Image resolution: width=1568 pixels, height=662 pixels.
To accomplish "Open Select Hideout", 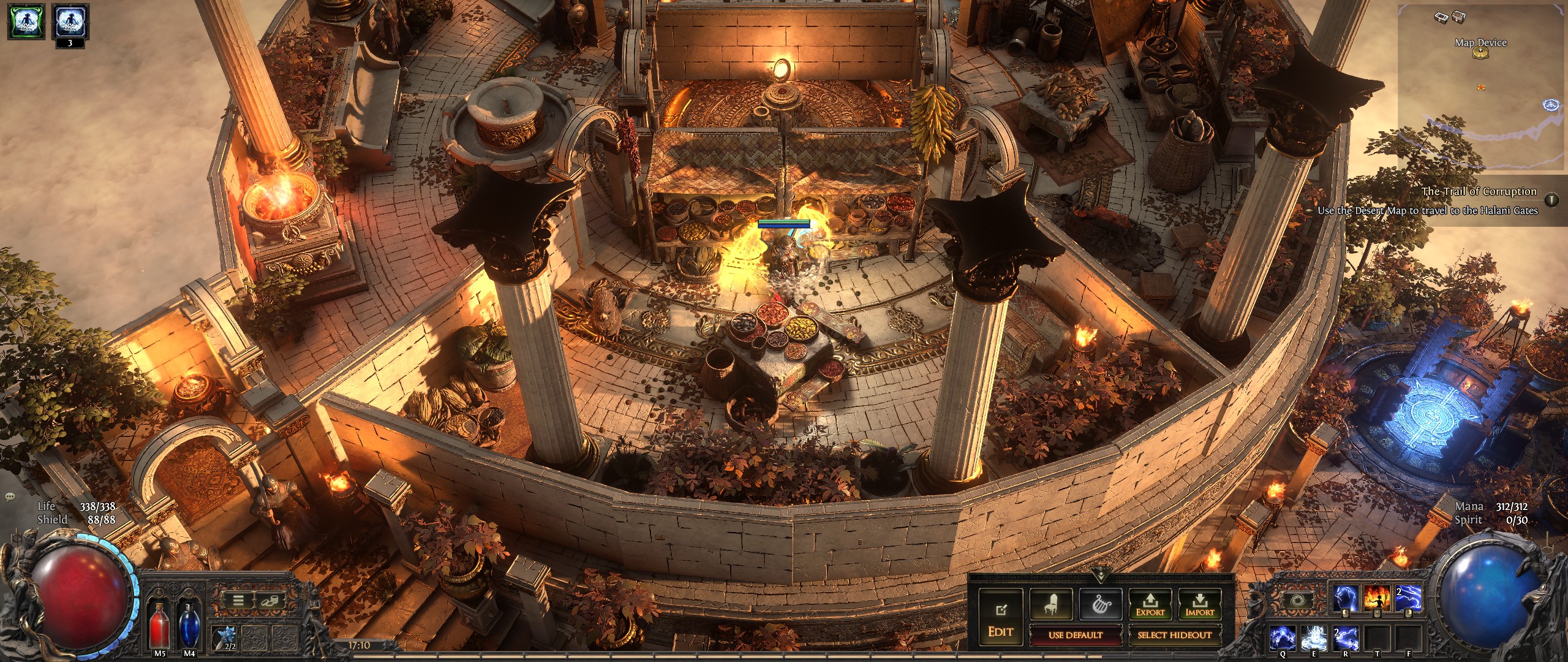I will pos(1174,635).
